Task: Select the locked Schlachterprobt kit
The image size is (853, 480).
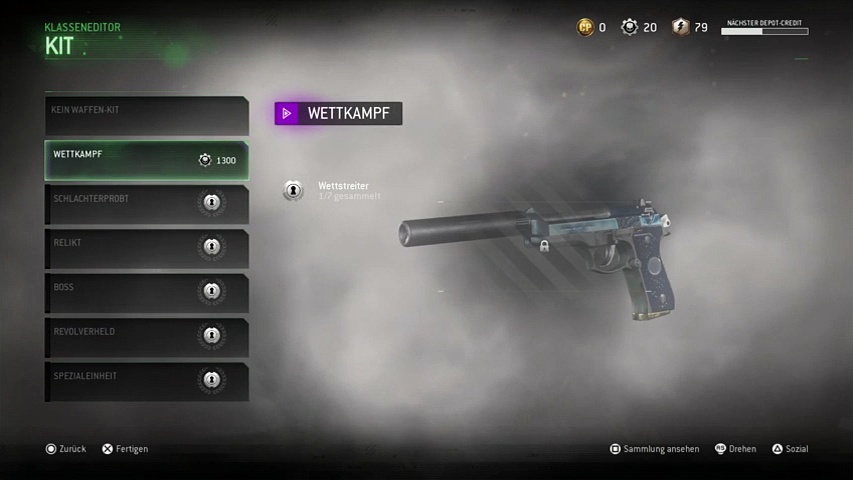Action: (x=146, y=204)
